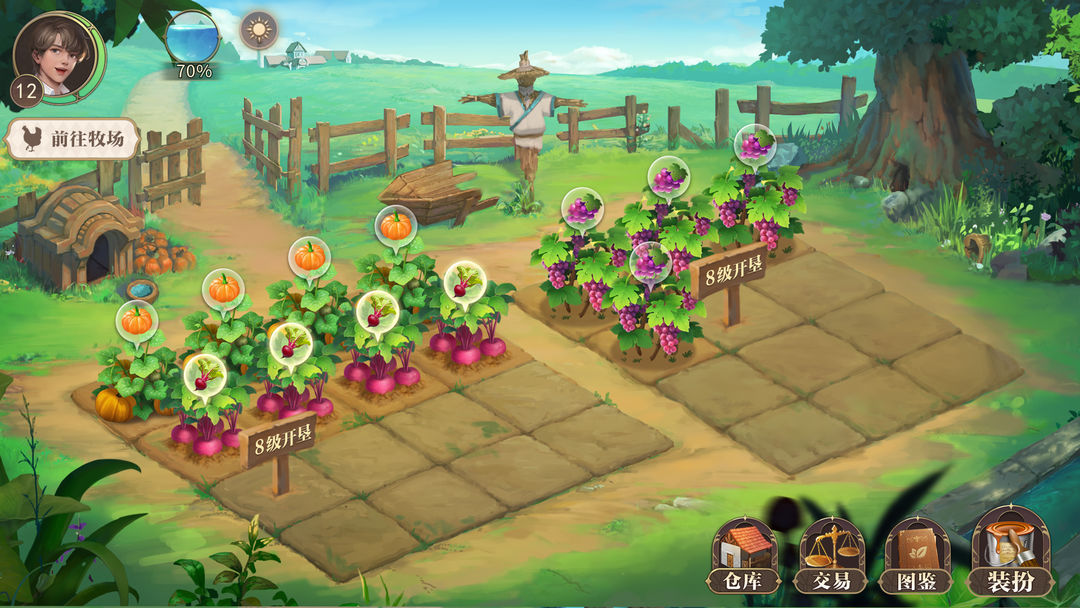This screenshot has width=1080, height=608.
Task: Open the 装扮 decoration menu
Action: [1011, 552]
